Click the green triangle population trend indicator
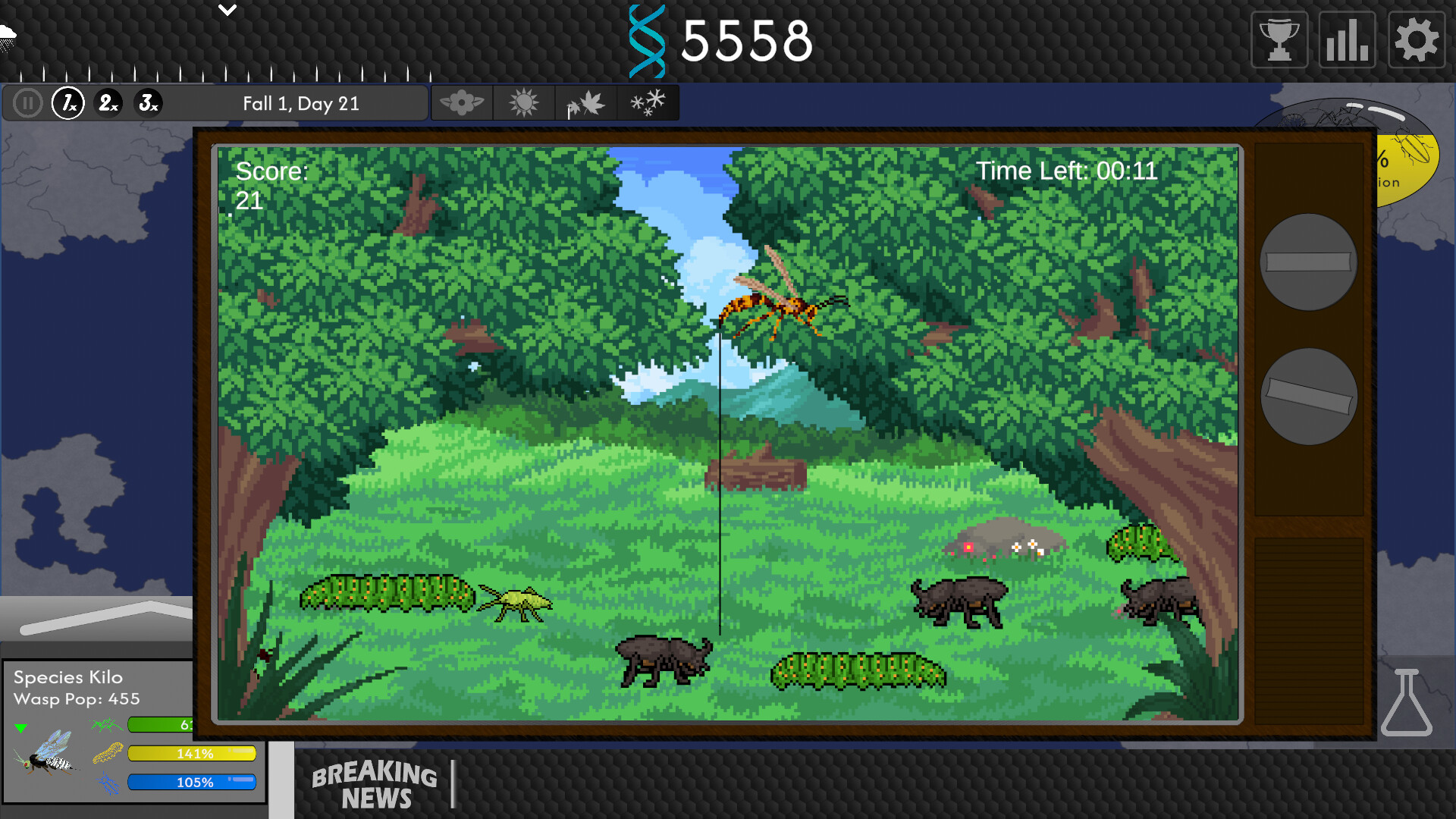Screen dimensions: 1456x819 point(22,729)
